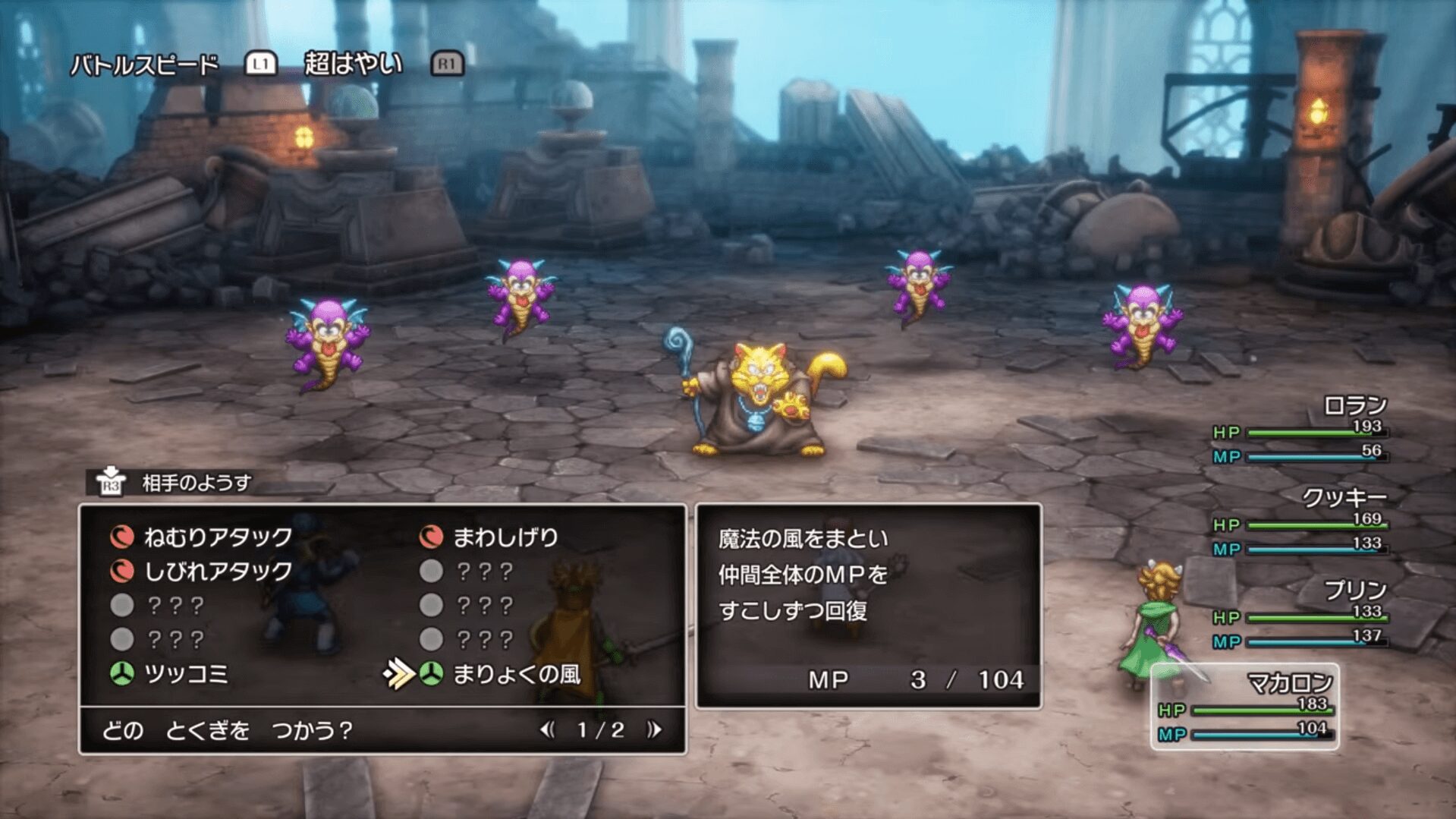
Task: Choose the しびれアタック skill
Action: tap(217, 571)
